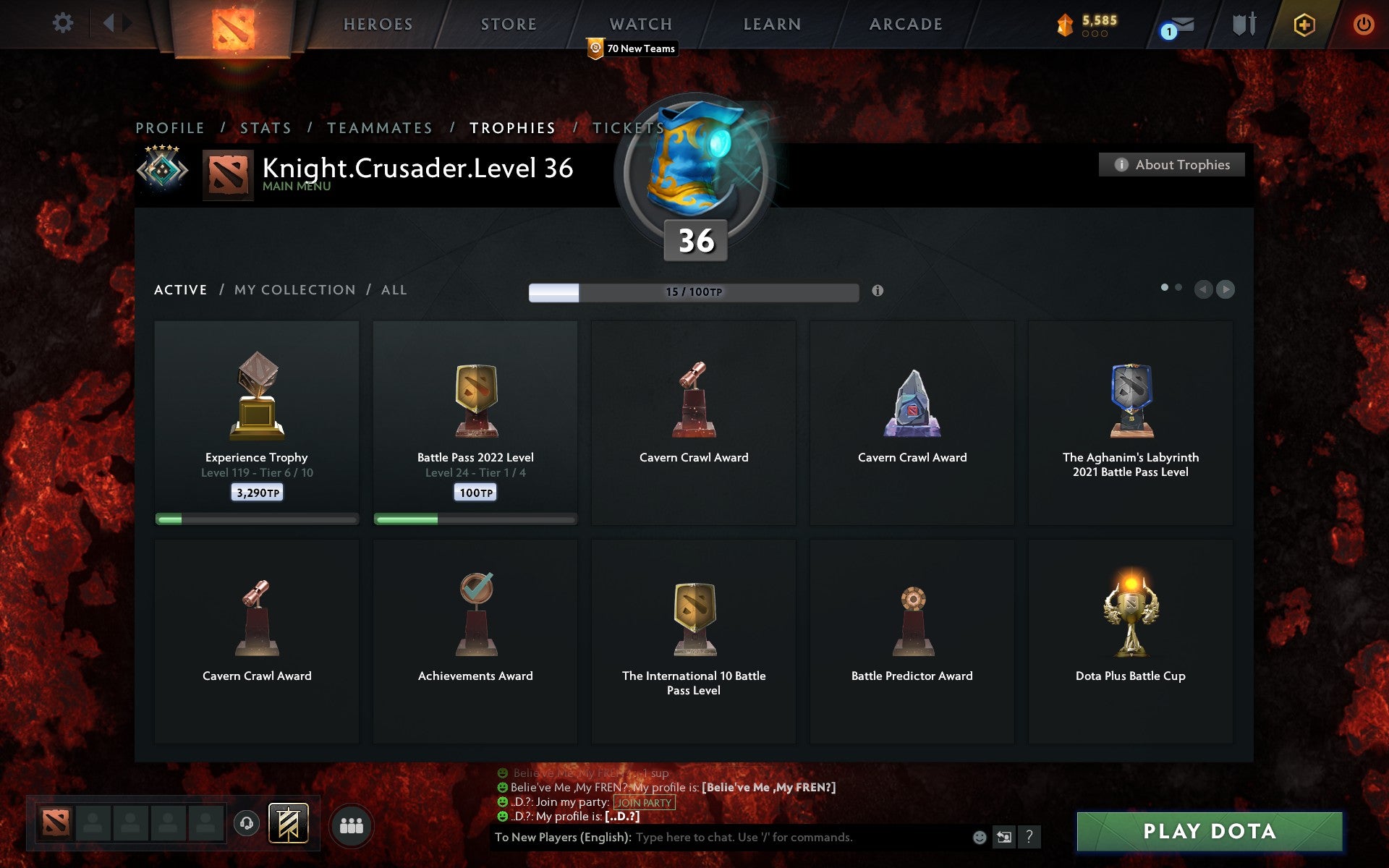1389x868 pixels.
Task: Click the 15/100TP trophy progress bar
Action: click(x=692, y=292)
